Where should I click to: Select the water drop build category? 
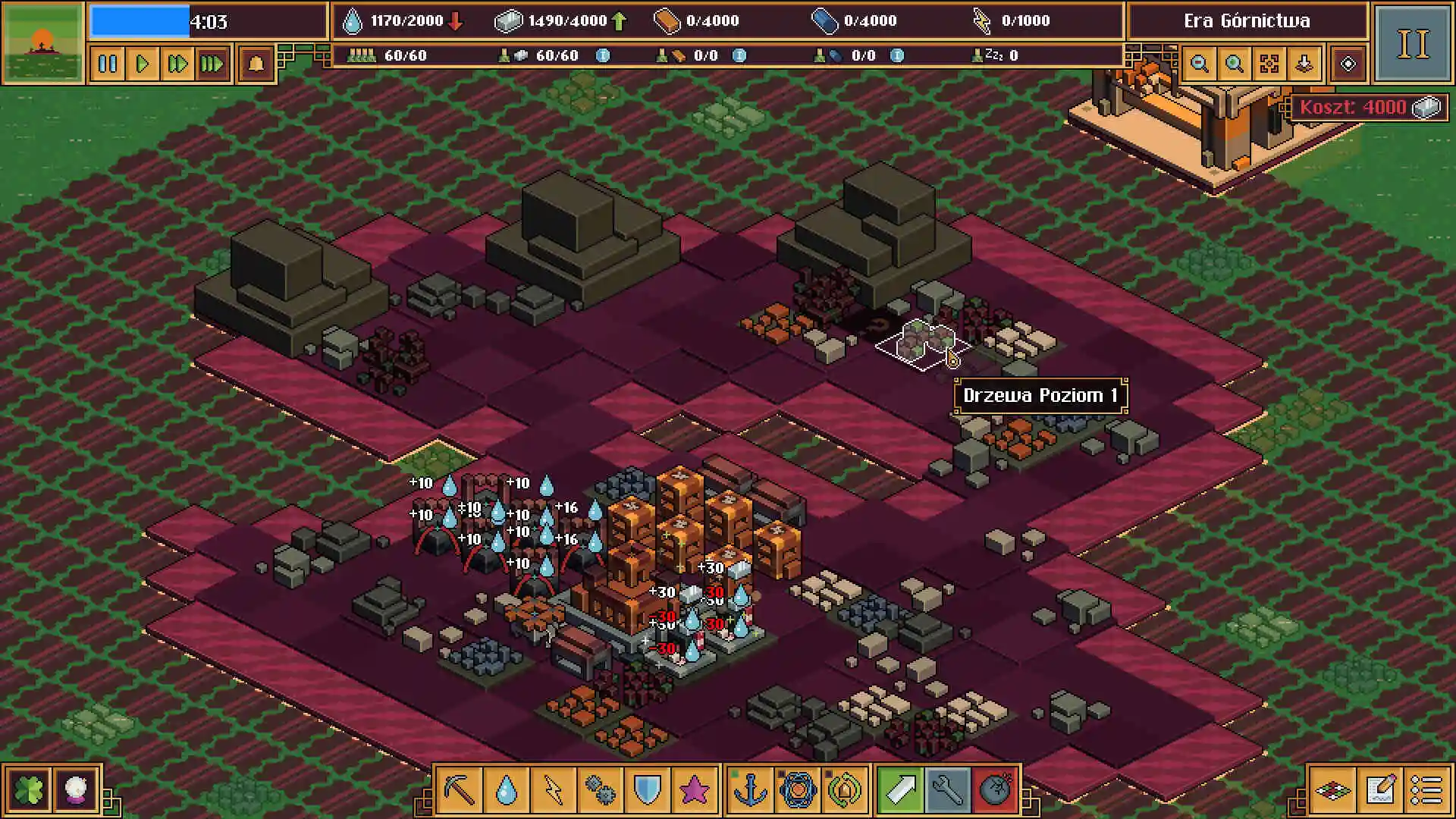click(x=507, y=790)
